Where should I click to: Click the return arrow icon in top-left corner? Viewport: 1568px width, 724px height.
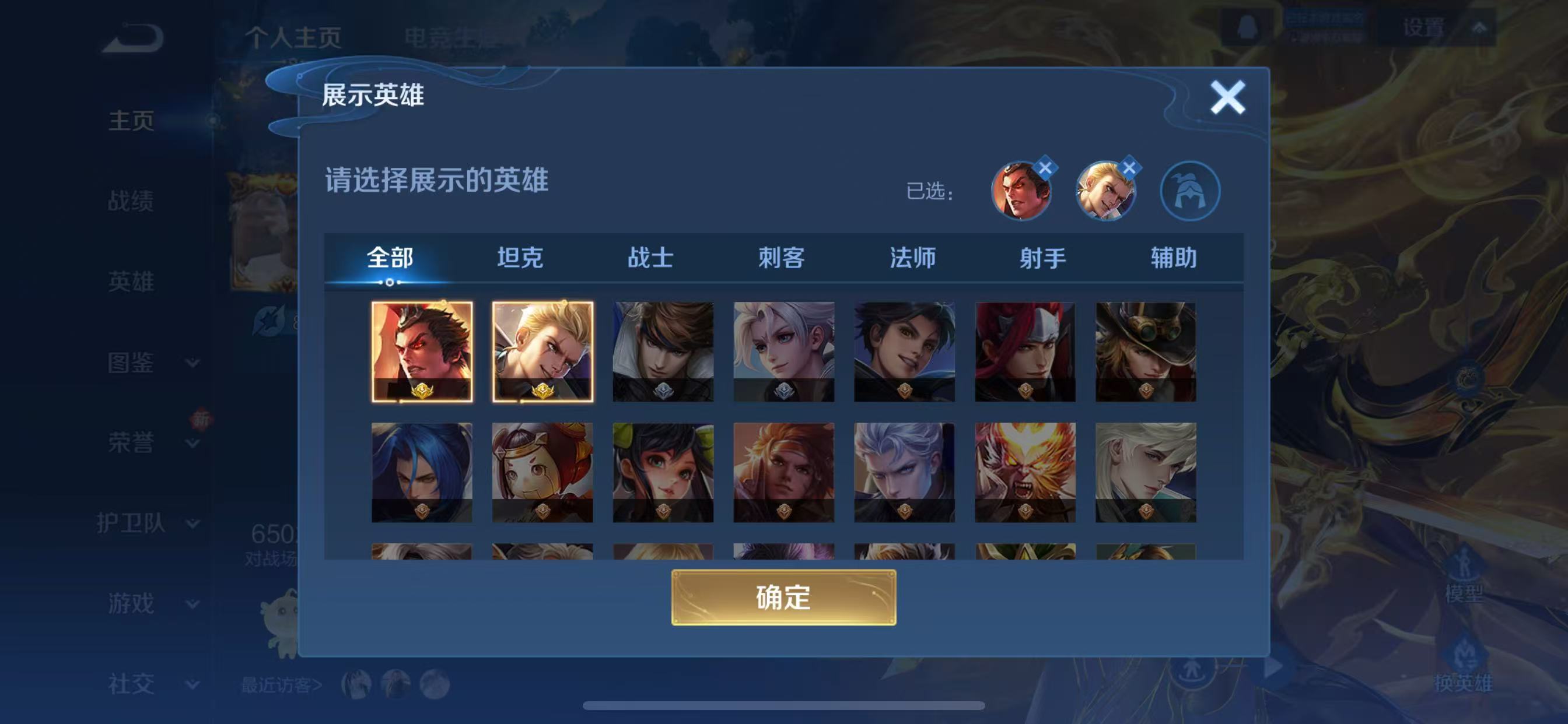pyautogui.click(x=131, y=37)
